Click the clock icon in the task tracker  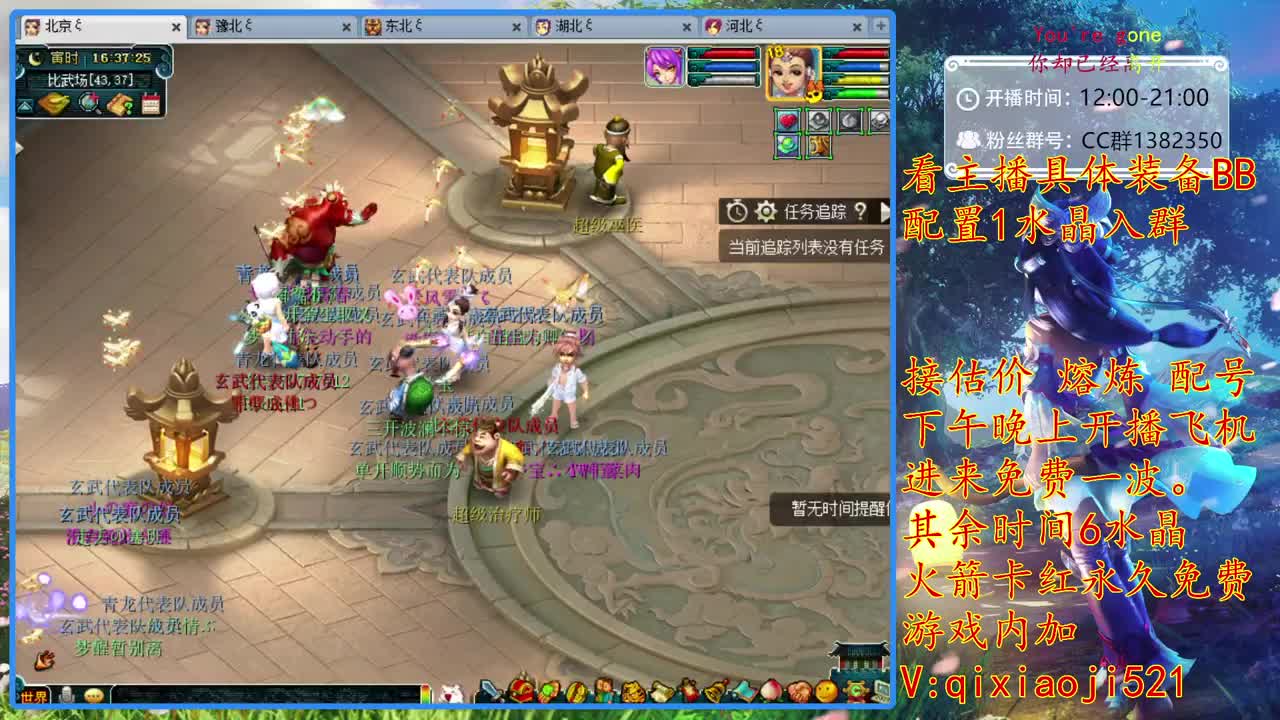point(737,210)
